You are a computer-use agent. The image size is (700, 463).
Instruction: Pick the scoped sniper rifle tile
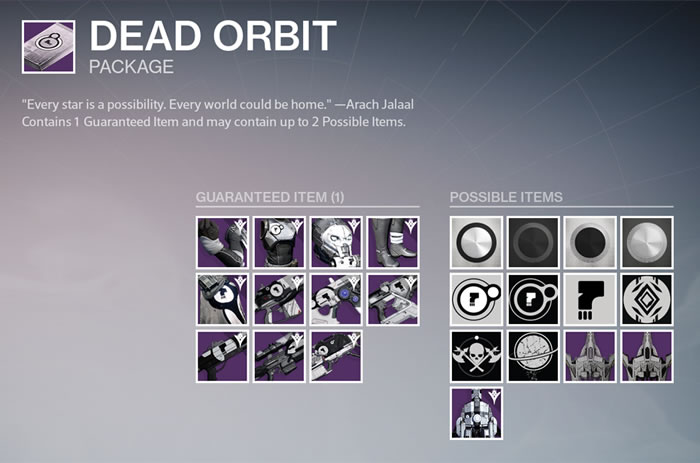(x=279, y=357)
